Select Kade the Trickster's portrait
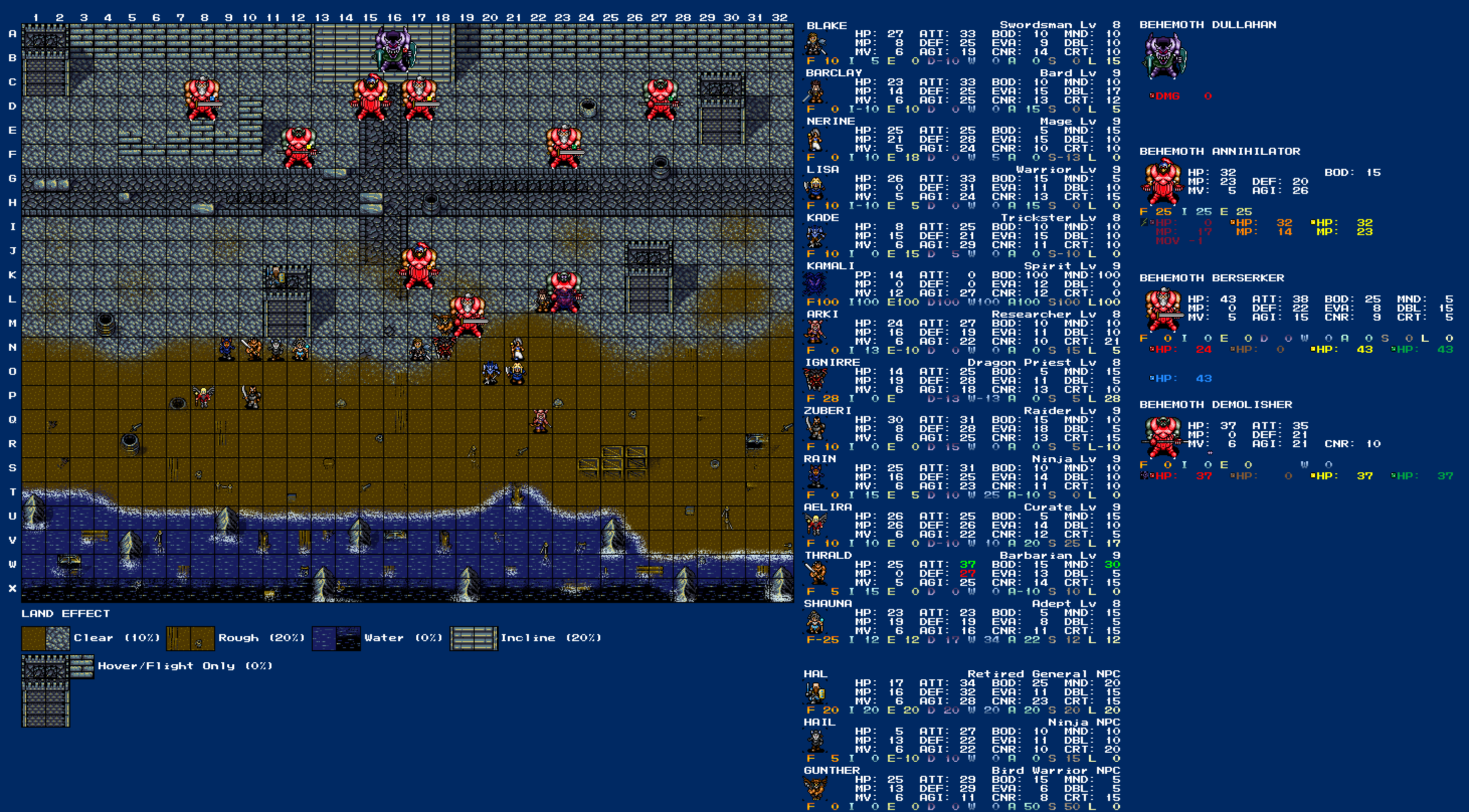The image size is (1469, 812). 815,237
